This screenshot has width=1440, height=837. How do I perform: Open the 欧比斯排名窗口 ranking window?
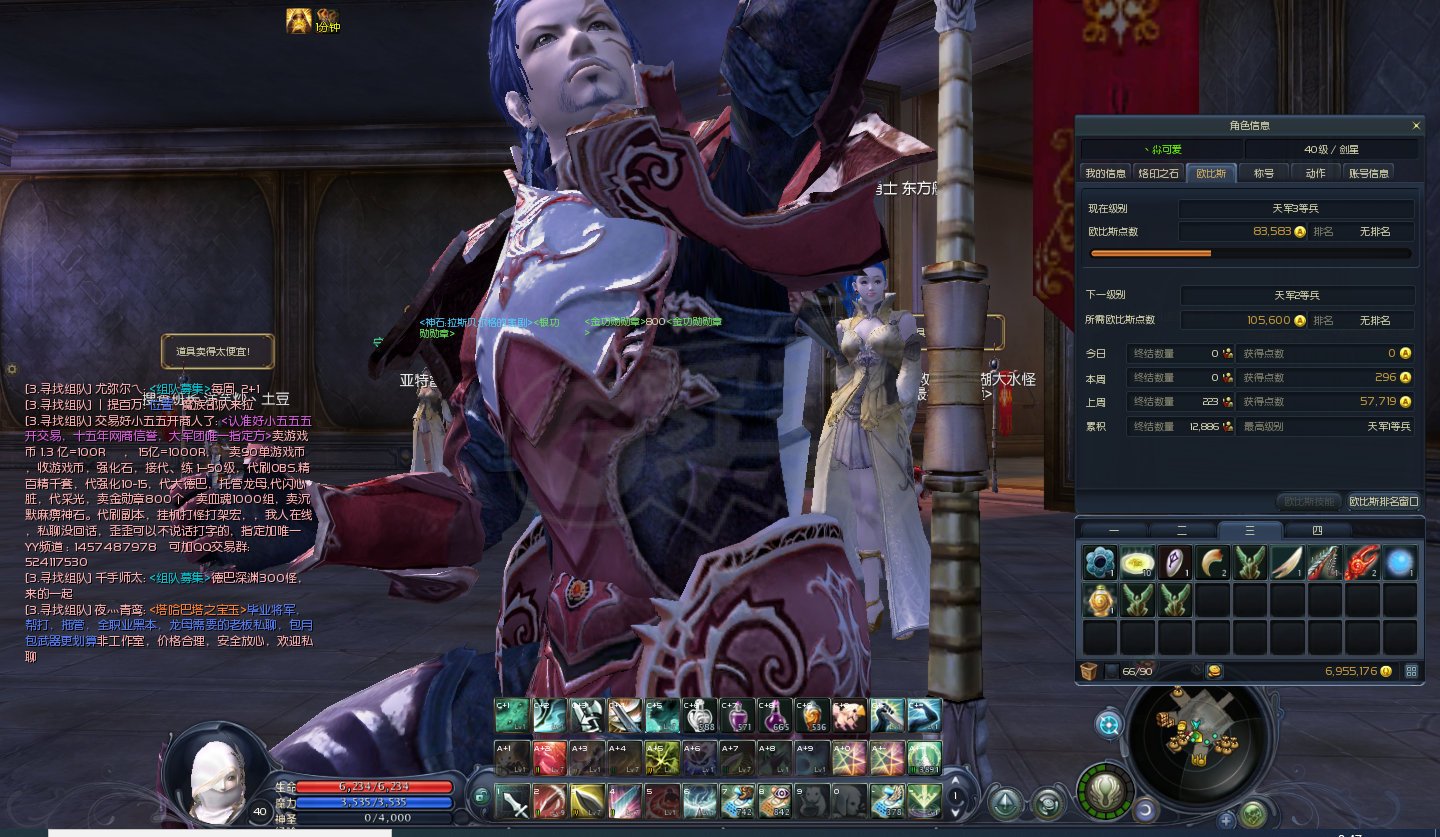pyautogui.click(x=1383, y=501)
